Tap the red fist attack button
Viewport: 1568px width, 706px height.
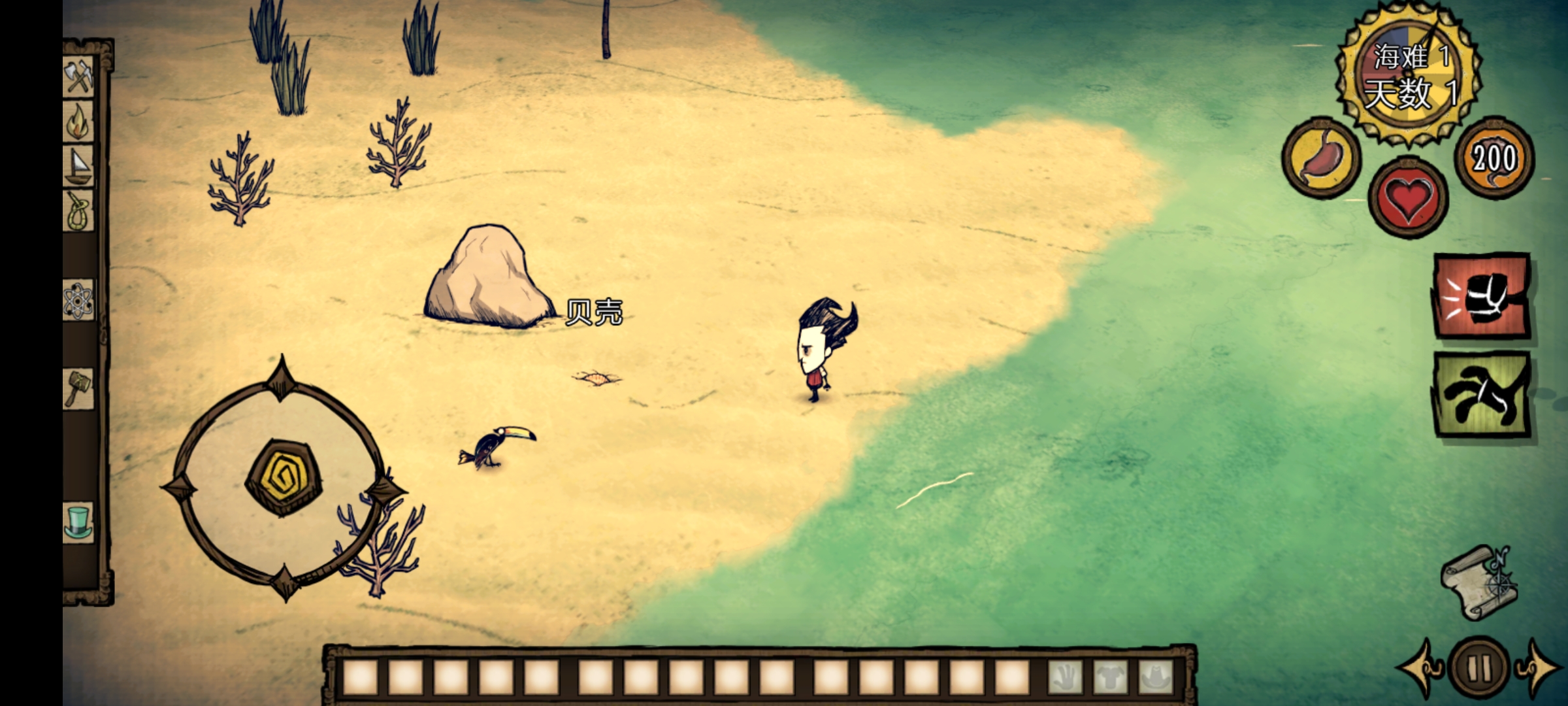click(1481, 296)
